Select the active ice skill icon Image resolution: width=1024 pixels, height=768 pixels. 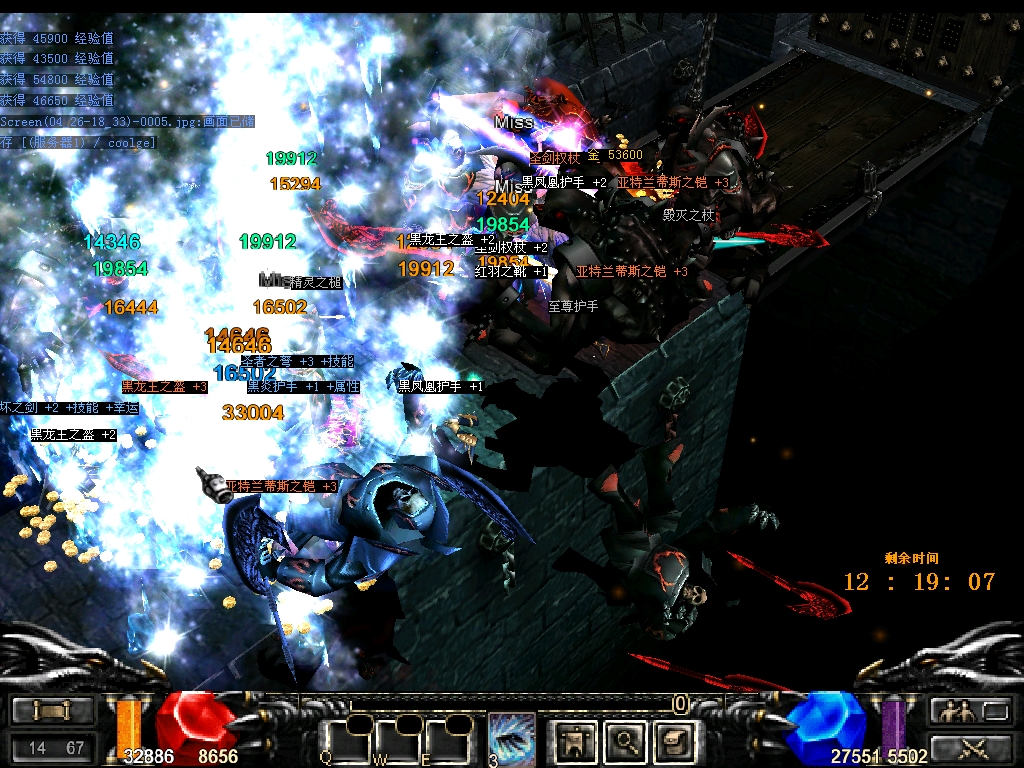coord(512,740)
